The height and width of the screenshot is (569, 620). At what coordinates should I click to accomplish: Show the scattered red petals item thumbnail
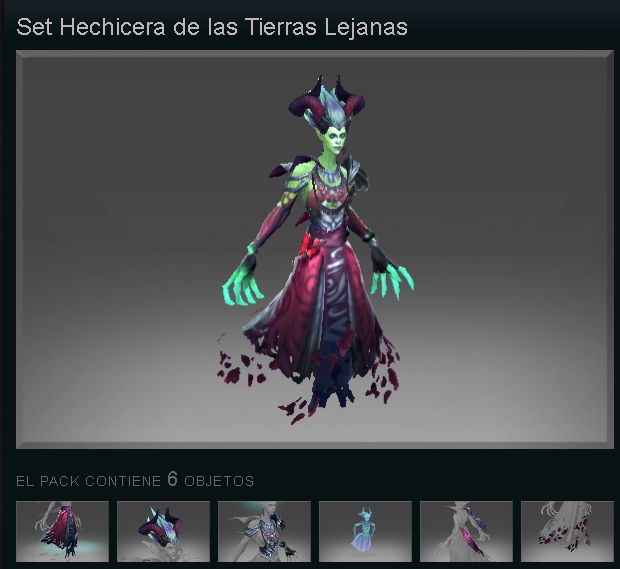click(x=567, y=531)
